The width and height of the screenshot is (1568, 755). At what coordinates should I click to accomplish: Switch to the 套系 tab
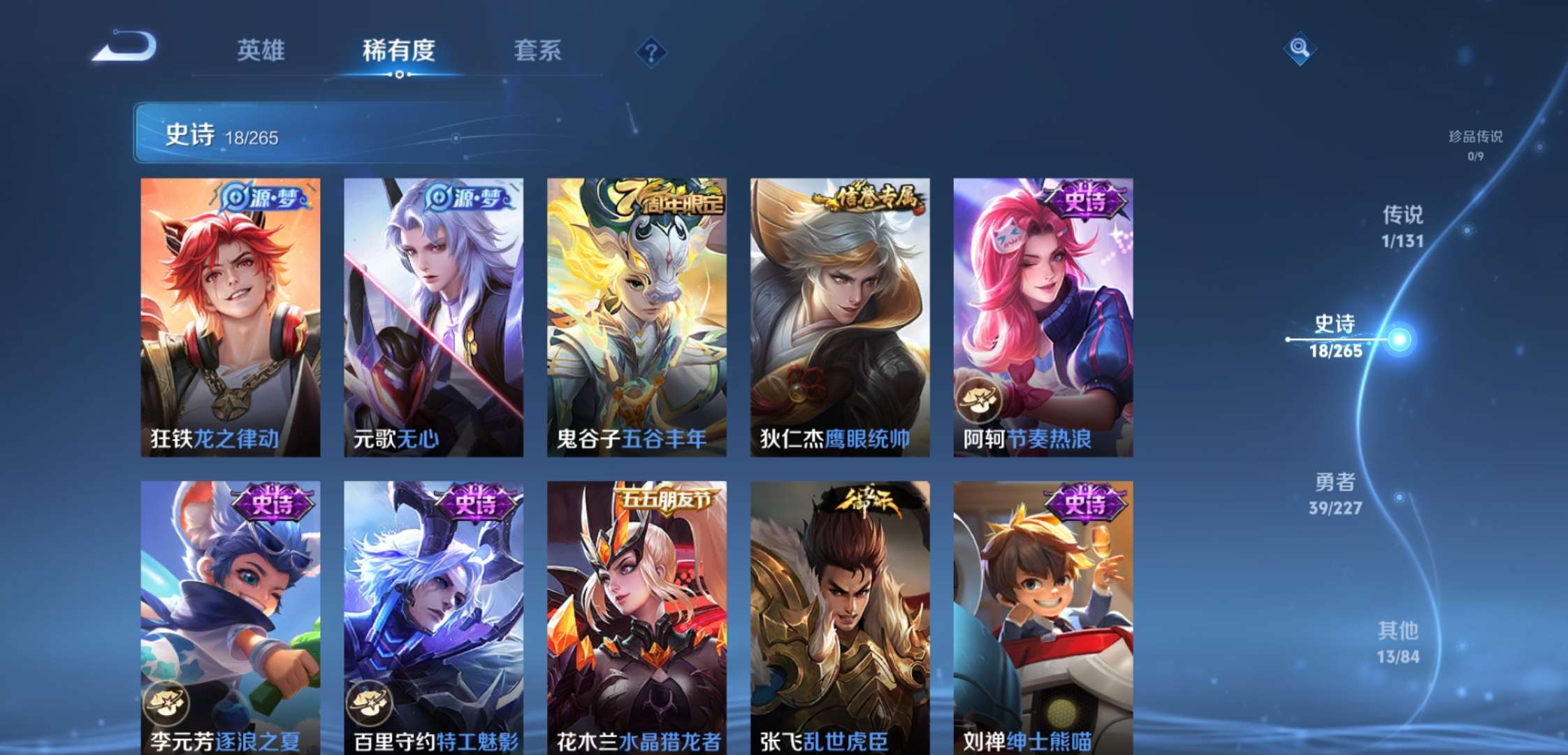point(539,50)
